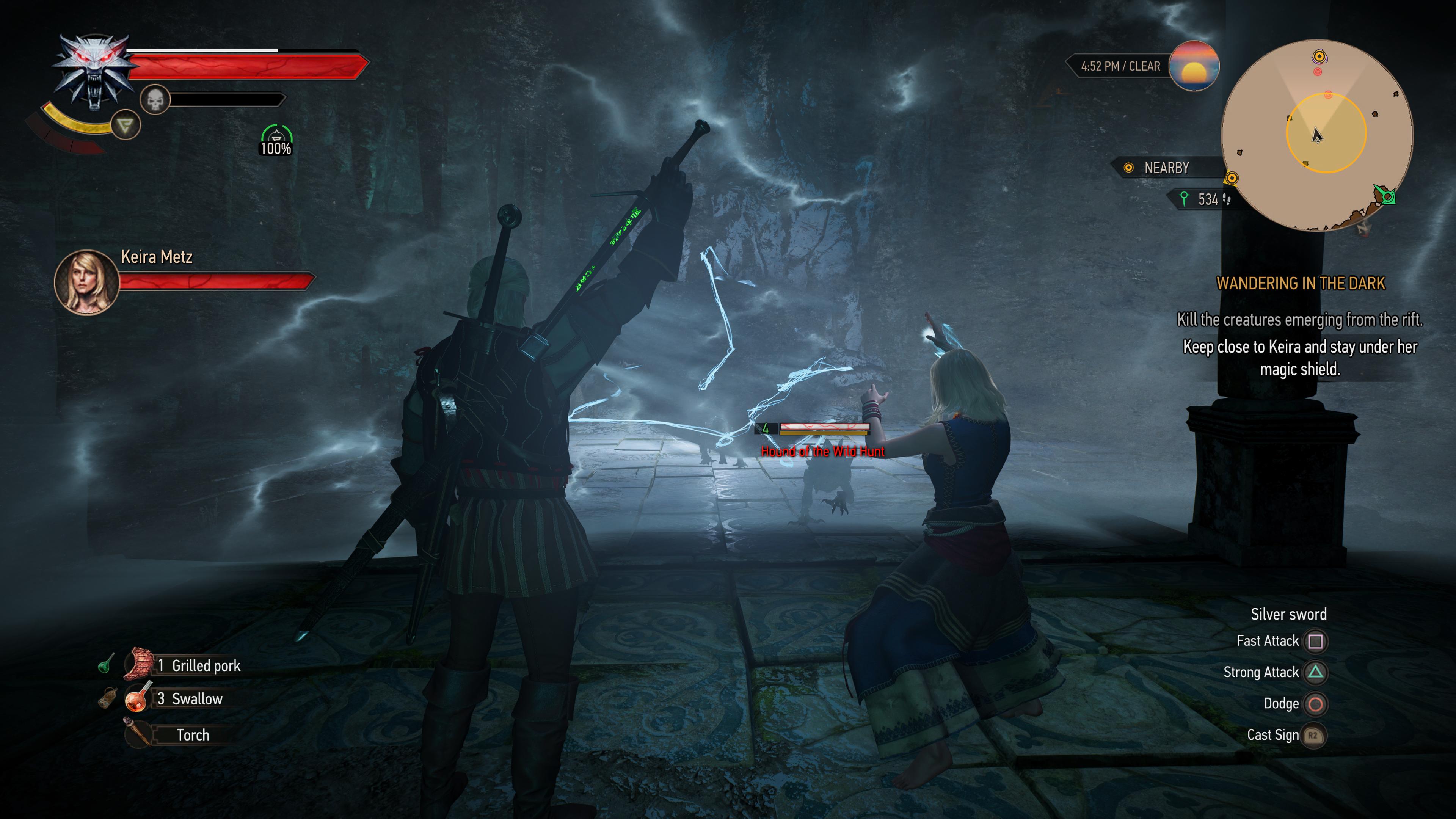Click the sunset weather icon
This screenshot has height=819, width=1456.
click(1193, 66)
